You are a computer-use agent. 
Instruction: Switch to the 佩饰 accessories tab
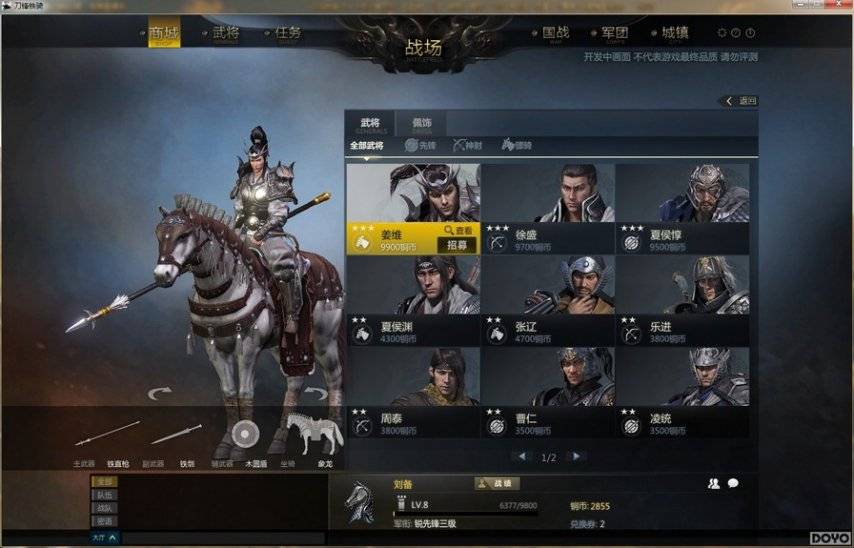tap(422, 124)
